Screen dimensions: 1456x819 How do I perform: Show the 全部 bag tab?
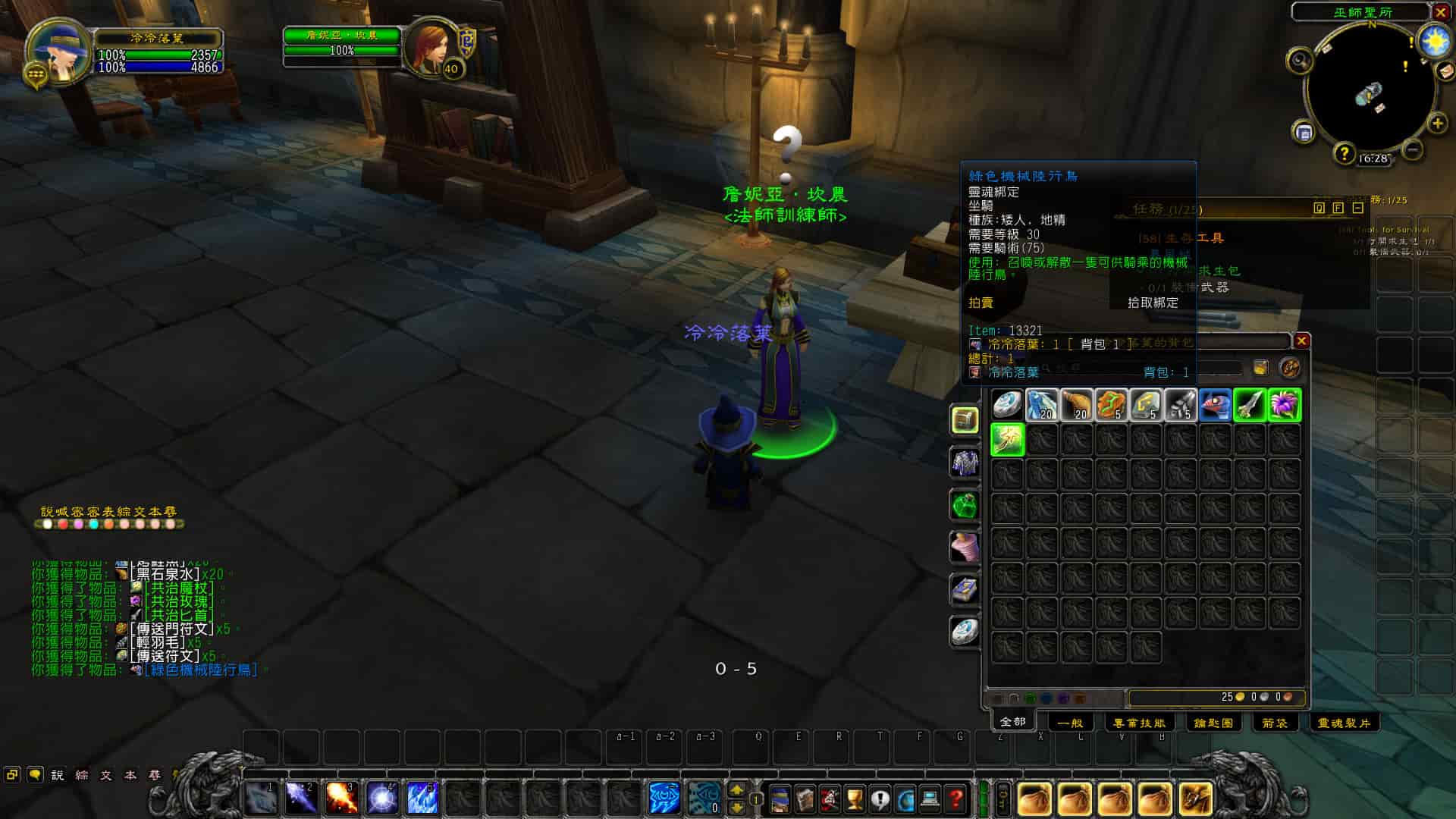tap(1012, 721)
